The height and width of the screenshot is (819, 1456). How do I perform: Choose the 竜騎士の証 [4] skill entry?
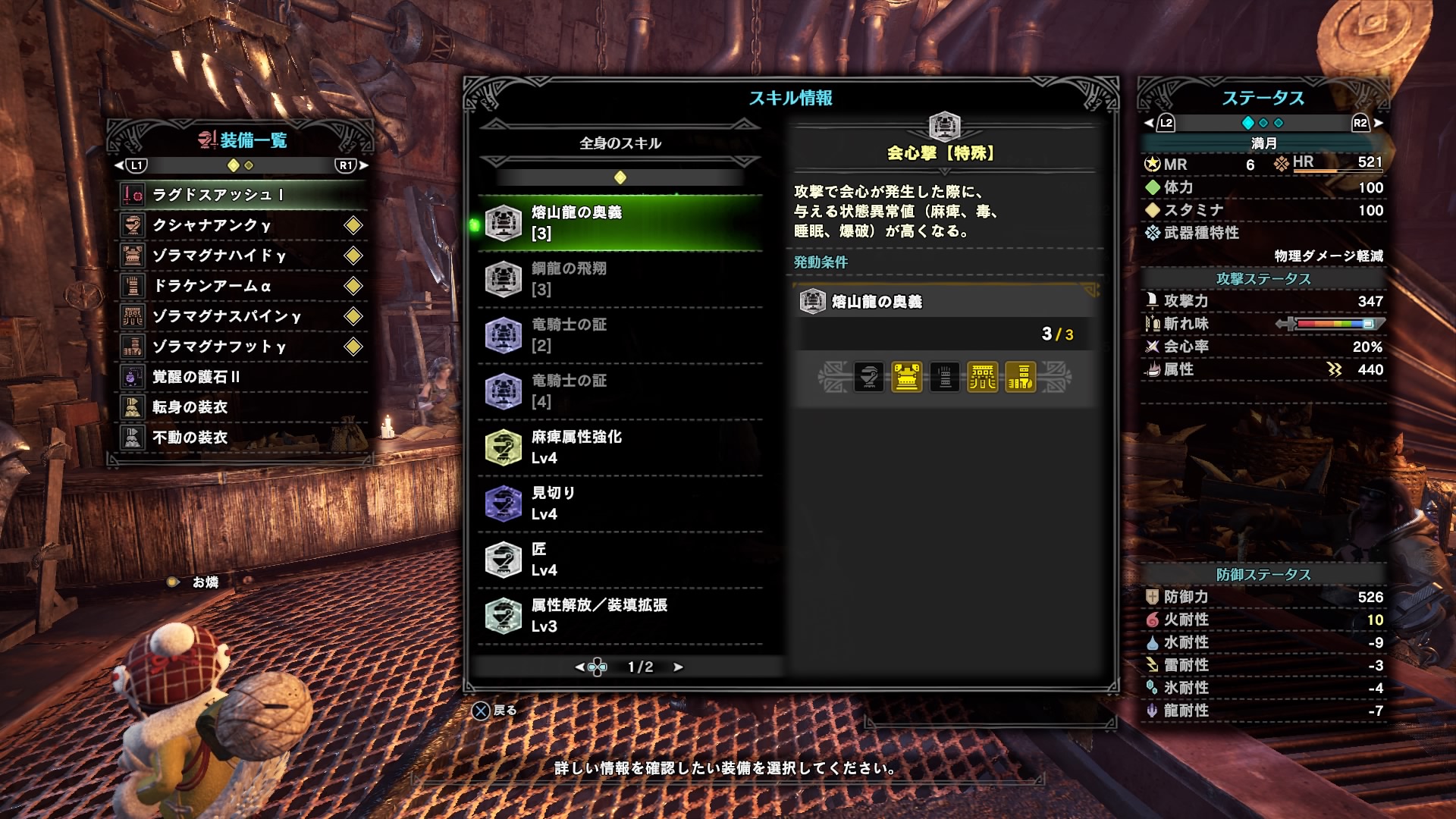pos(620,391)
